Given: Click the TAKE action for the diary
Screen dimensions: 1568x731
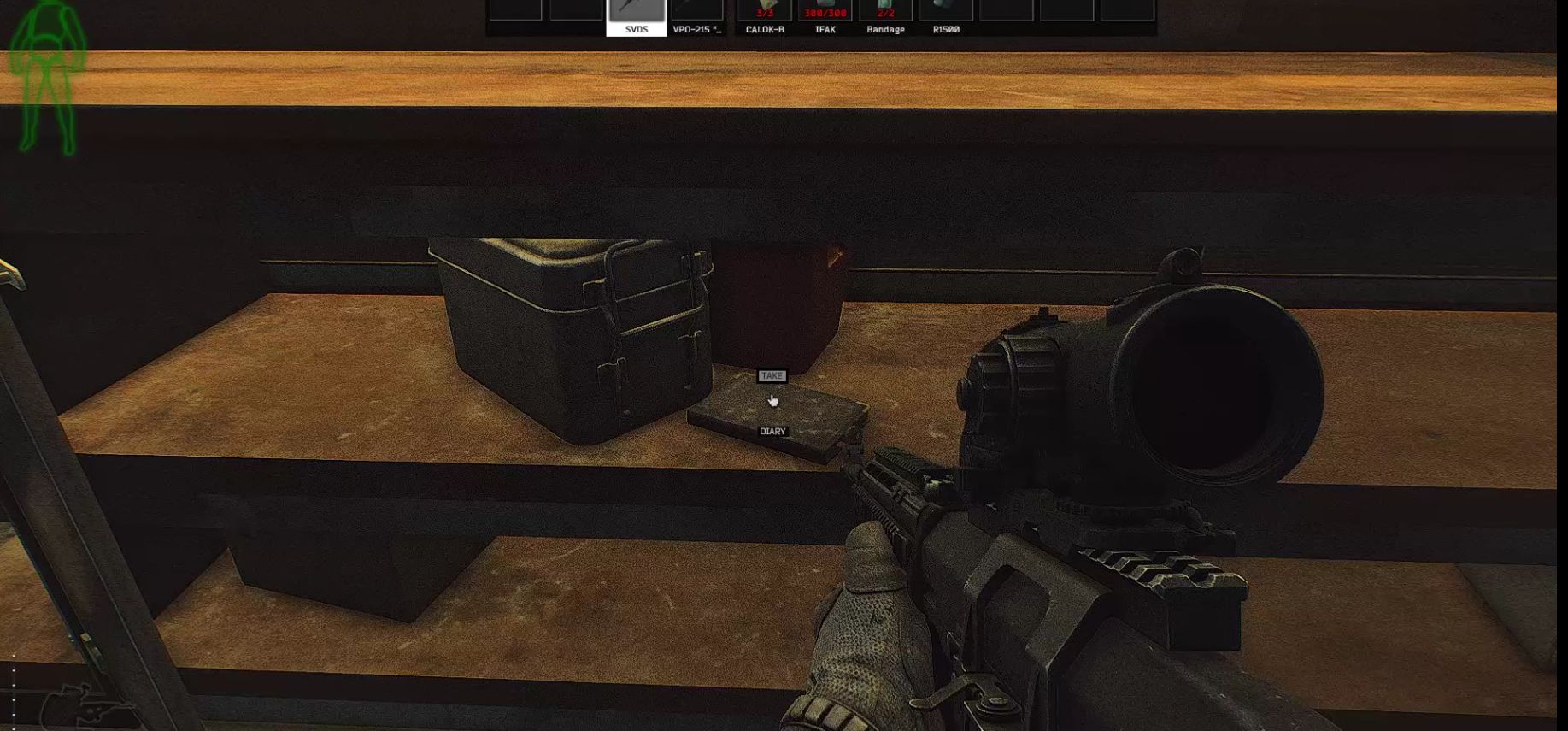Looking at the screenshot, I should tap(772, 376).
